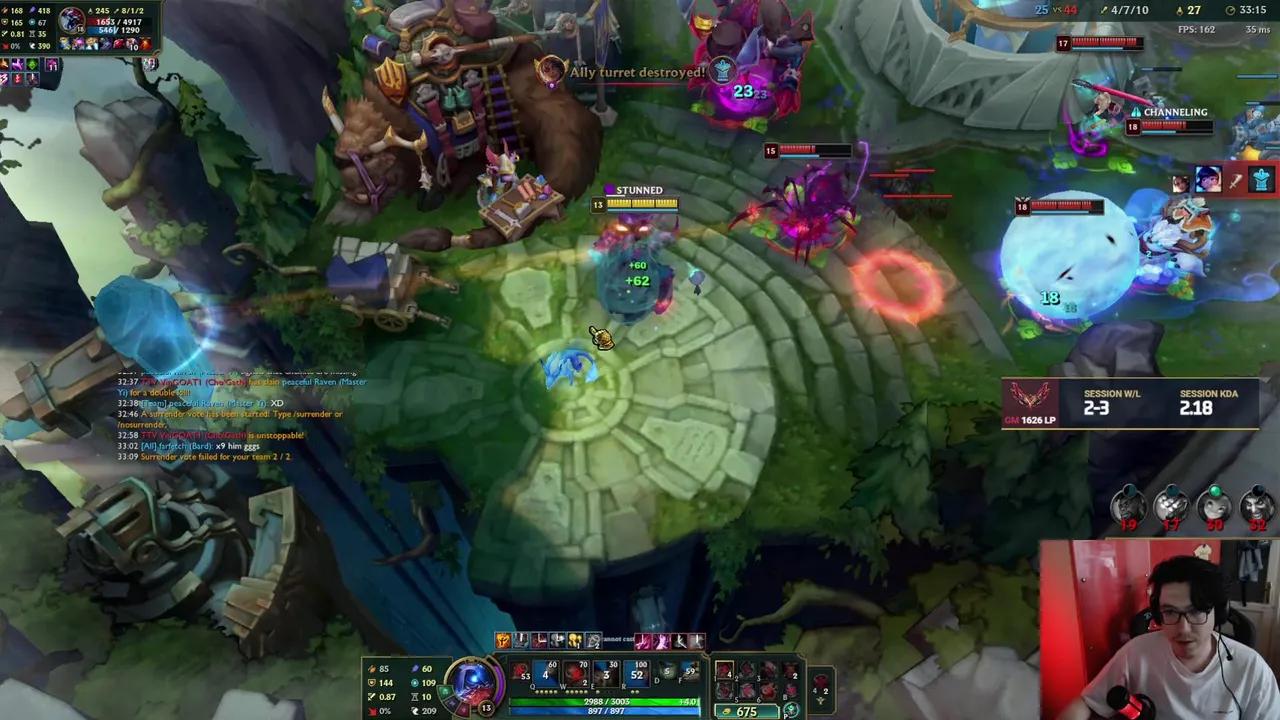Click the green health bar showing 2988/3003
This screenshot has height=720, width=1280.
click(x=607, y=700)
